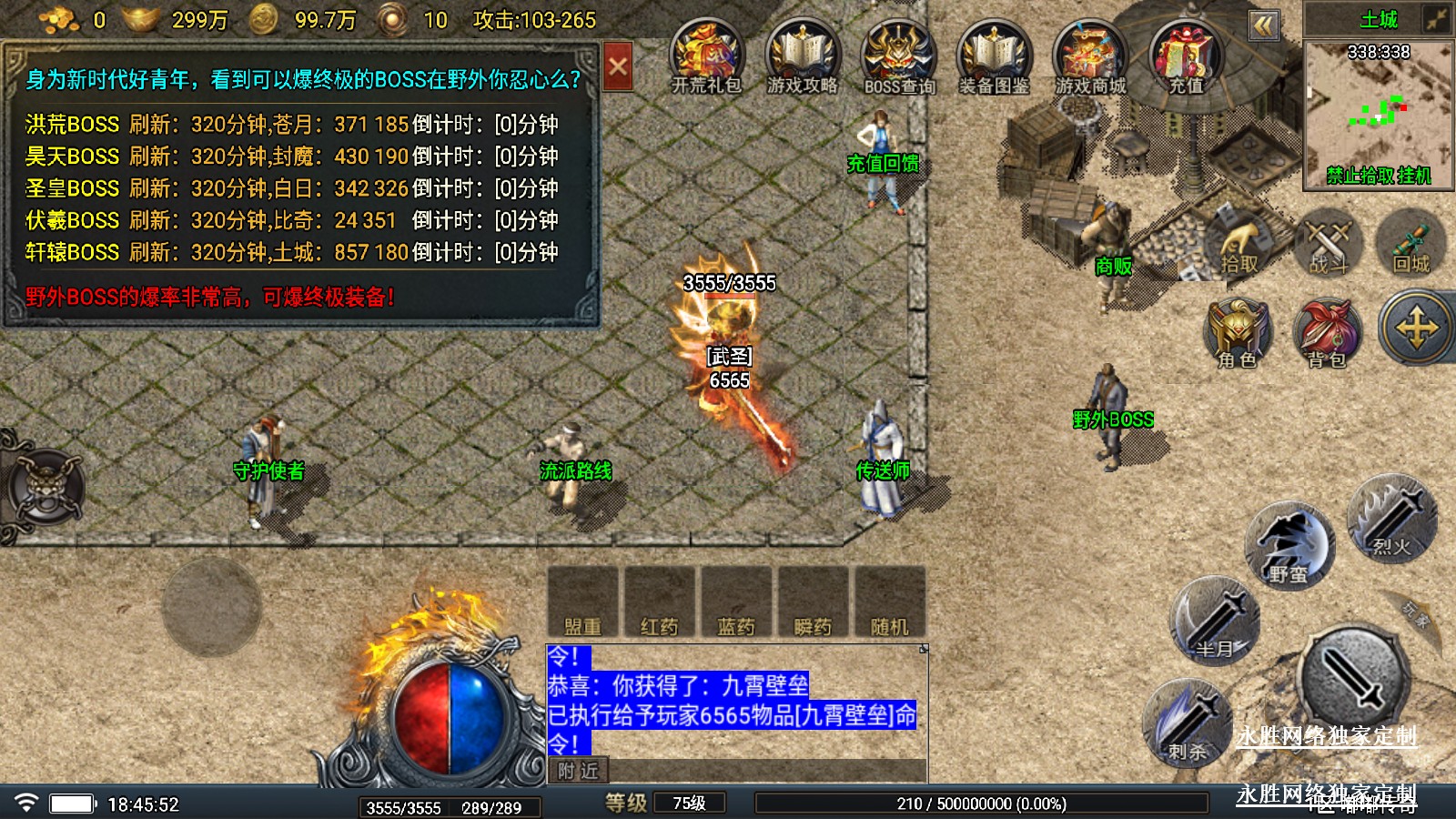Open the 游戏商城 game shop
1456x819 pixels.
point(1090,56)
